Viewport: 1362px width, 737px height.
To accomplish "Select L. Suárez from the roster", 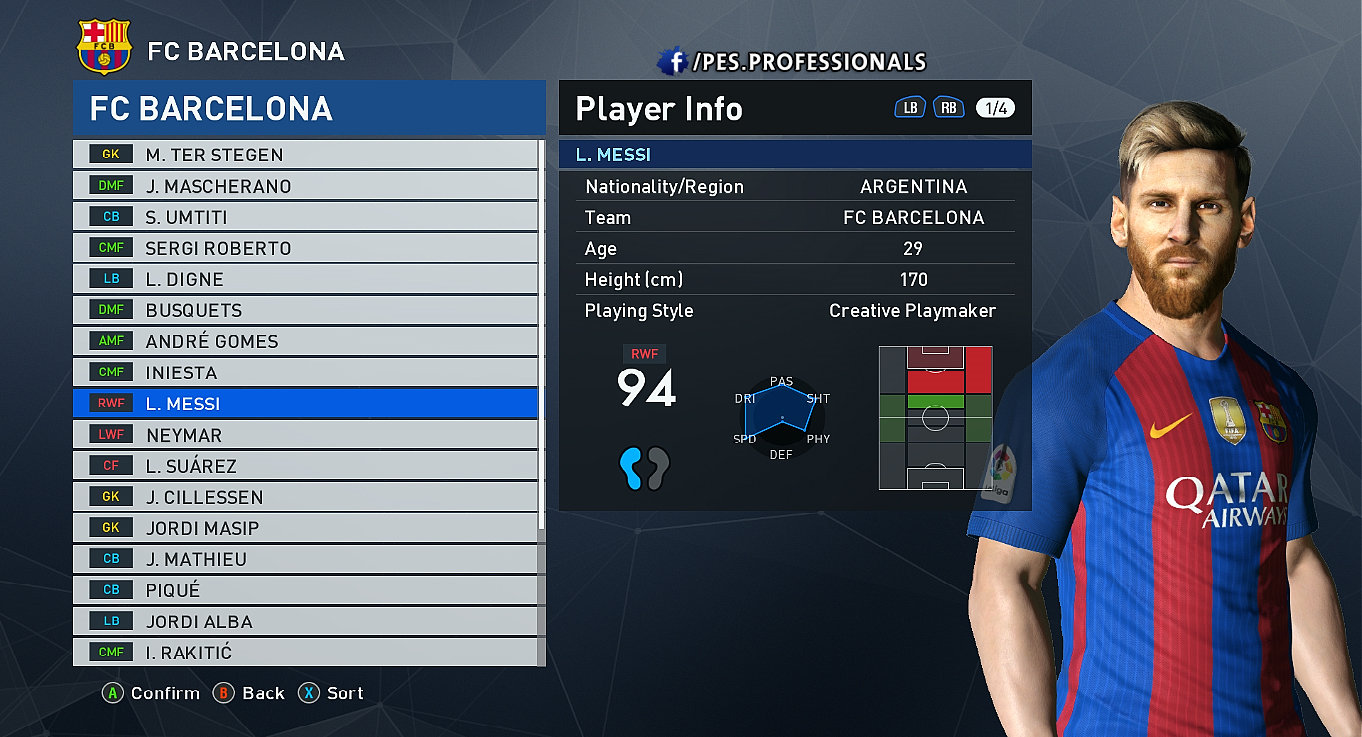I will 305,466.
